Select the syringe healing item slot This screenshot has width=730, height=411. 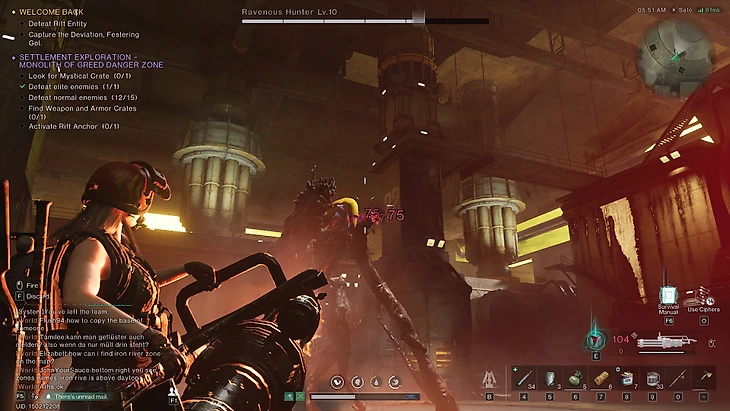point(523,378)
